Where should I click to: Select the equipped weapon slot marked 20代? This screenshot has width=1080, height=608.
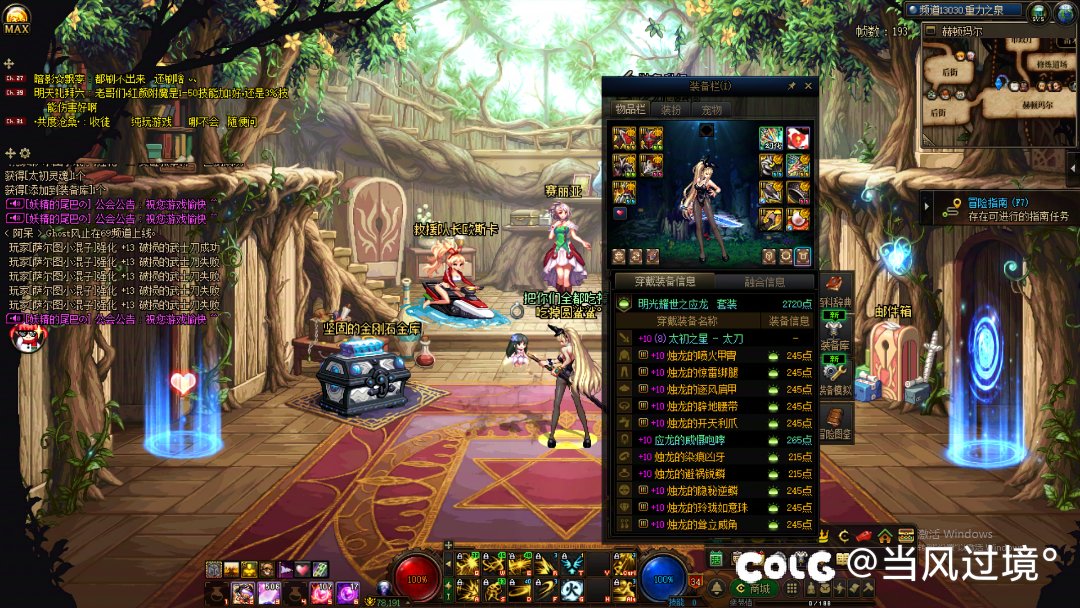[x=770, y=138]
